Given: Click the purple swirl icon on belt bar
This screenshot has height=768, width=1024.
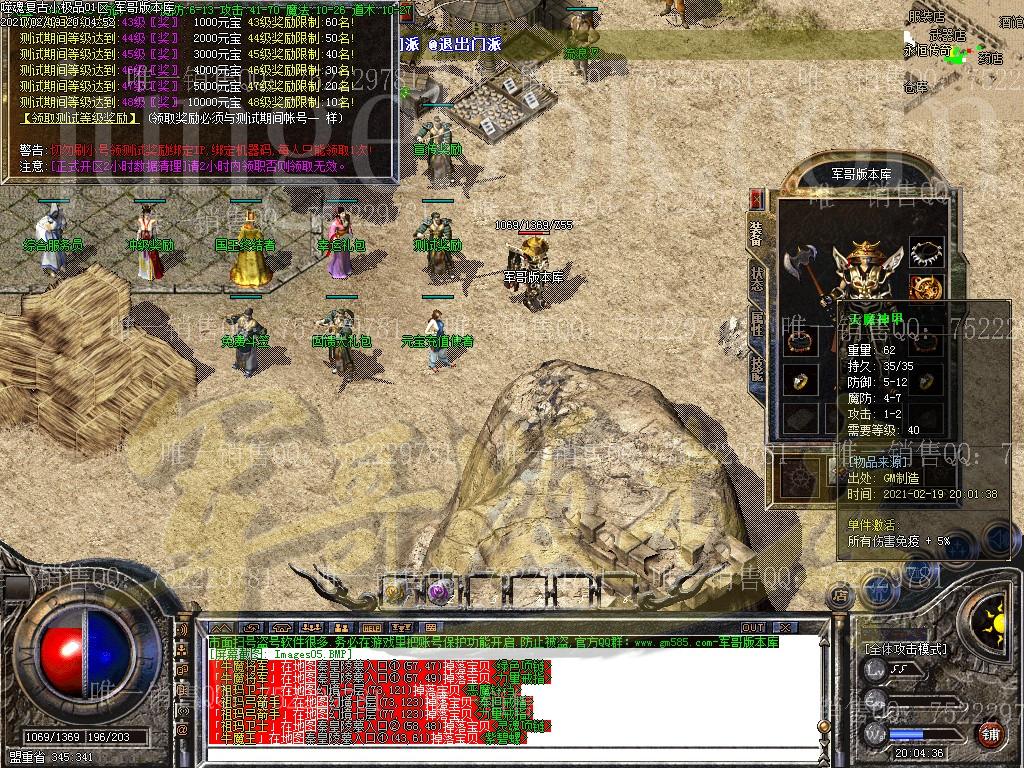Looking at the screenshot, I should (x=437, y=592).
